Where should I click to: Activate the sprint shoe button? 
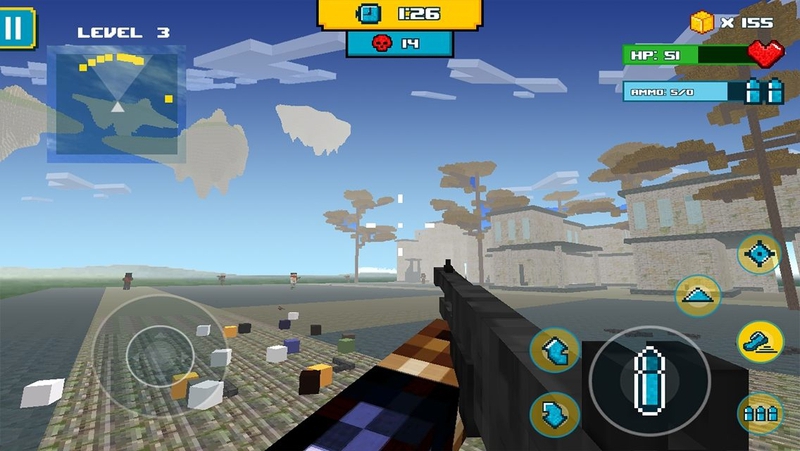759,341
